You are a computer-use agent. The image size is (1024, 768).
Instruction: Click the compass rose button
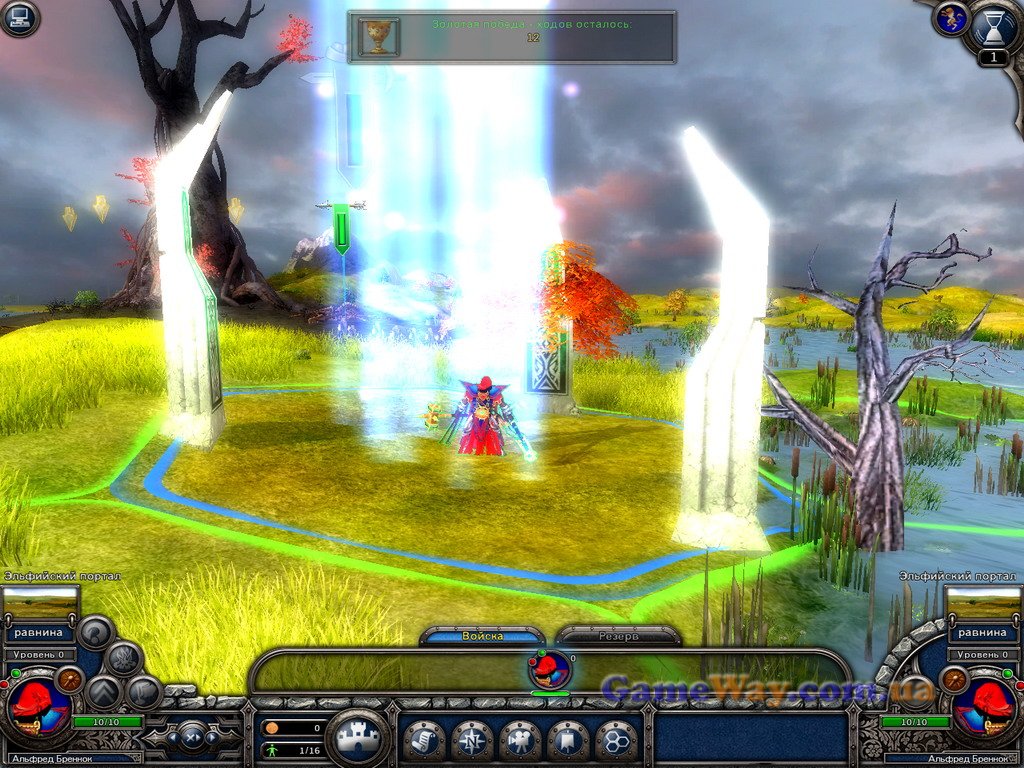(471, 741)
